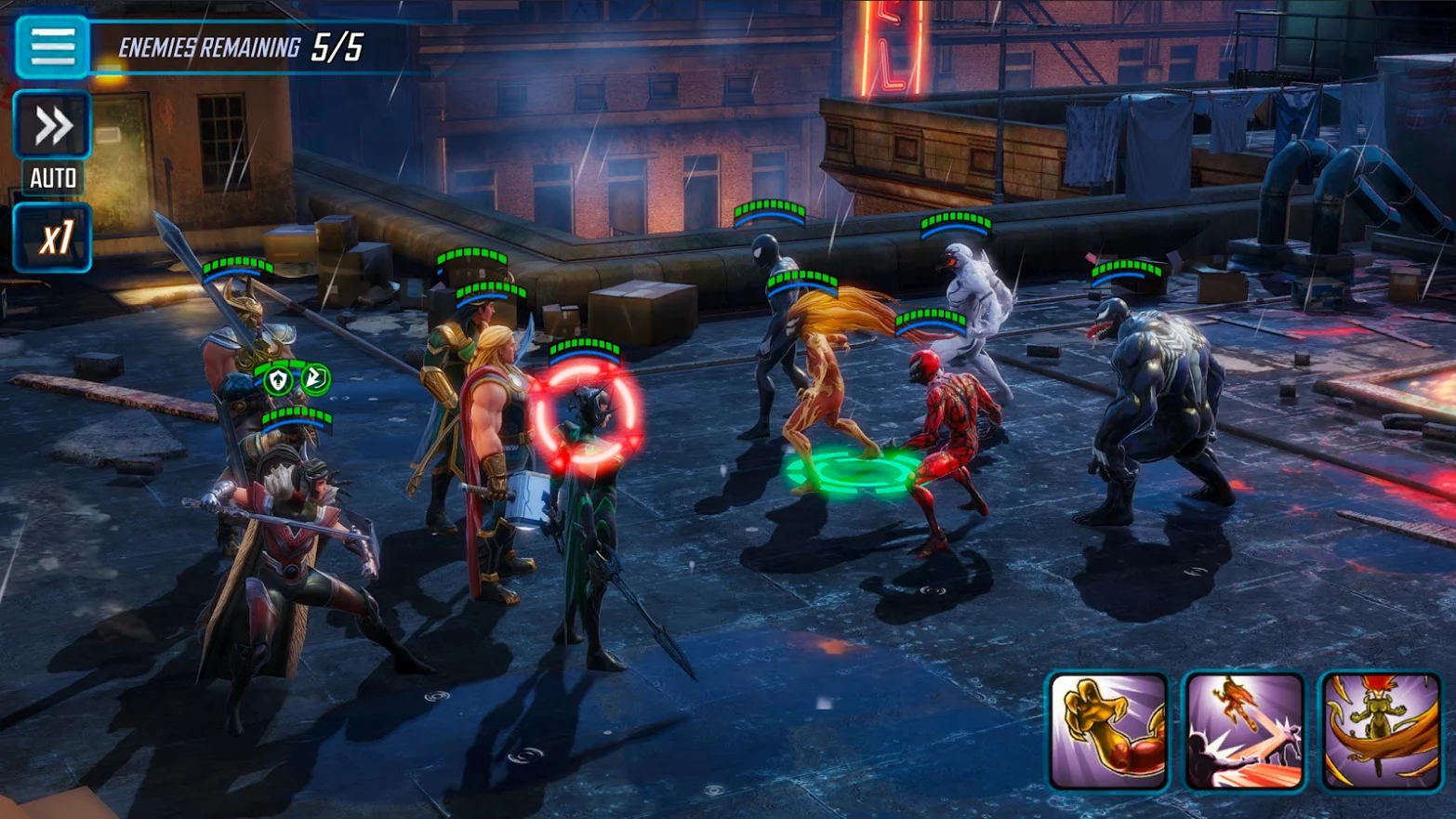The image size is (1456, 819).
Task: Activate the leaping strike ability
Action: click(1244, 732)
